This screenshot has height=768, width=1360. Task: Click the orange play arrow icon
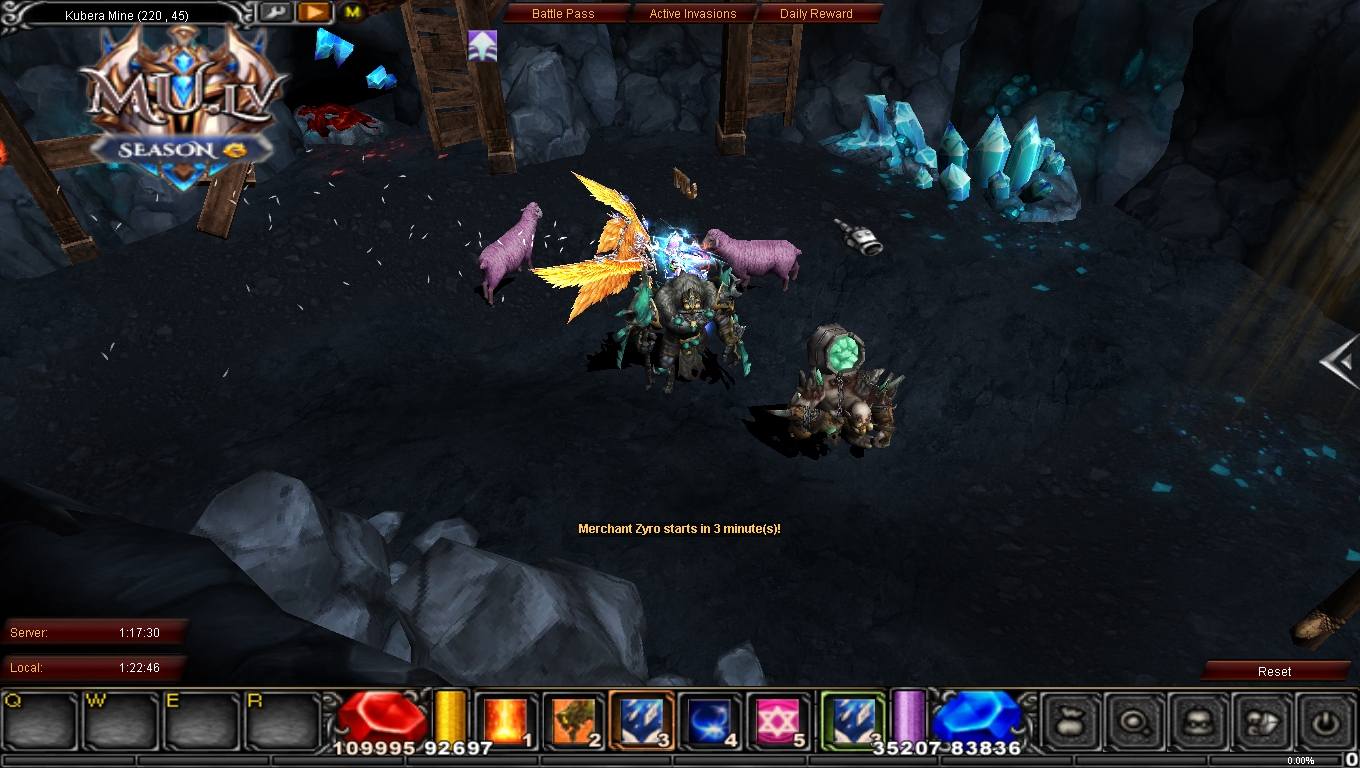pos(314,12)
